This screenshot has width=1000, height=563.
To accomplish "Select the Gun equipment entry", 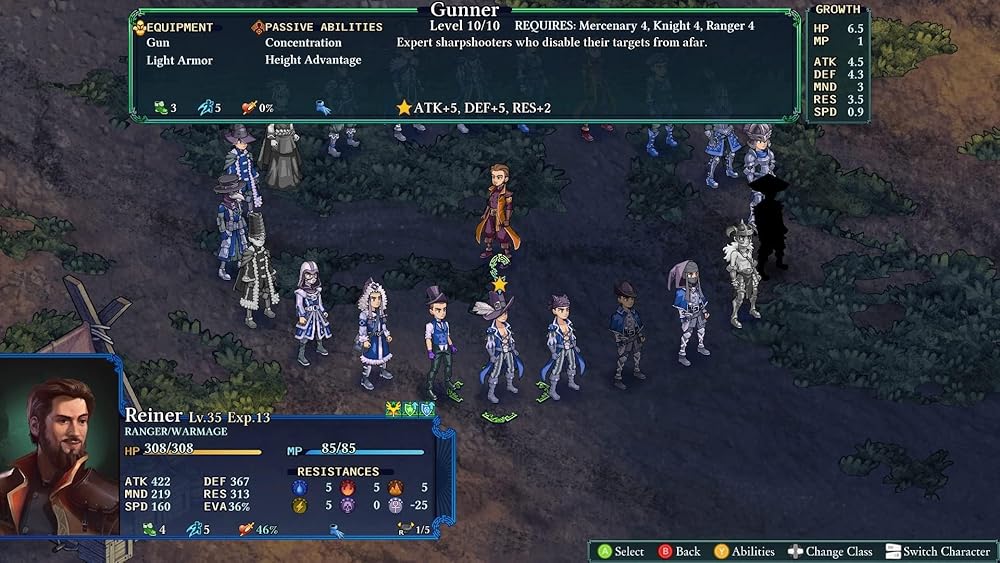I will (158, 43).
